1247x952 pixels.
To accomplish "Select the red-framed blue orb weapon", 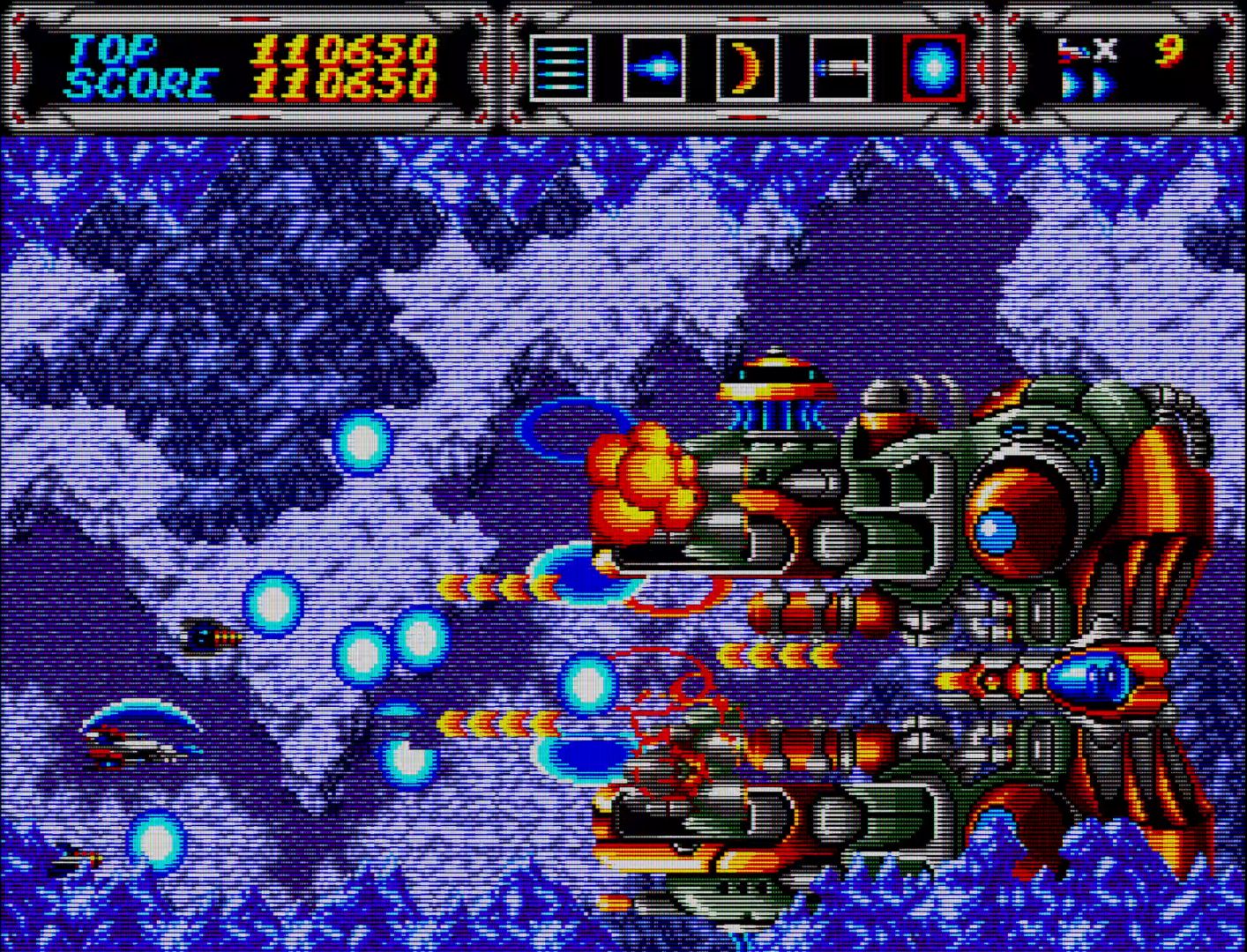I will coord(934,68).
